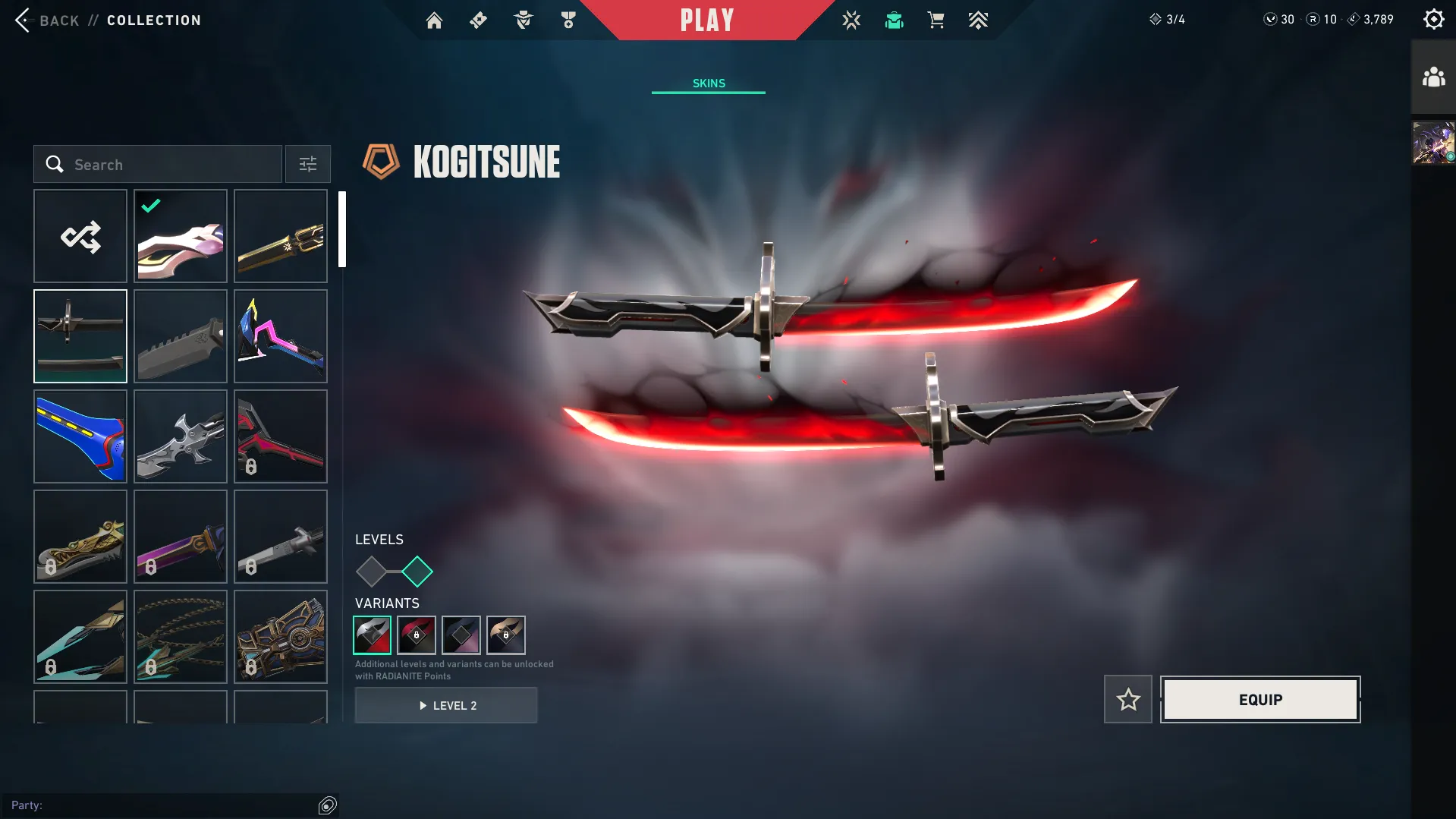Select the gold variant color swatch
The width and height of the screenshot is (1456, 819).
506,635
